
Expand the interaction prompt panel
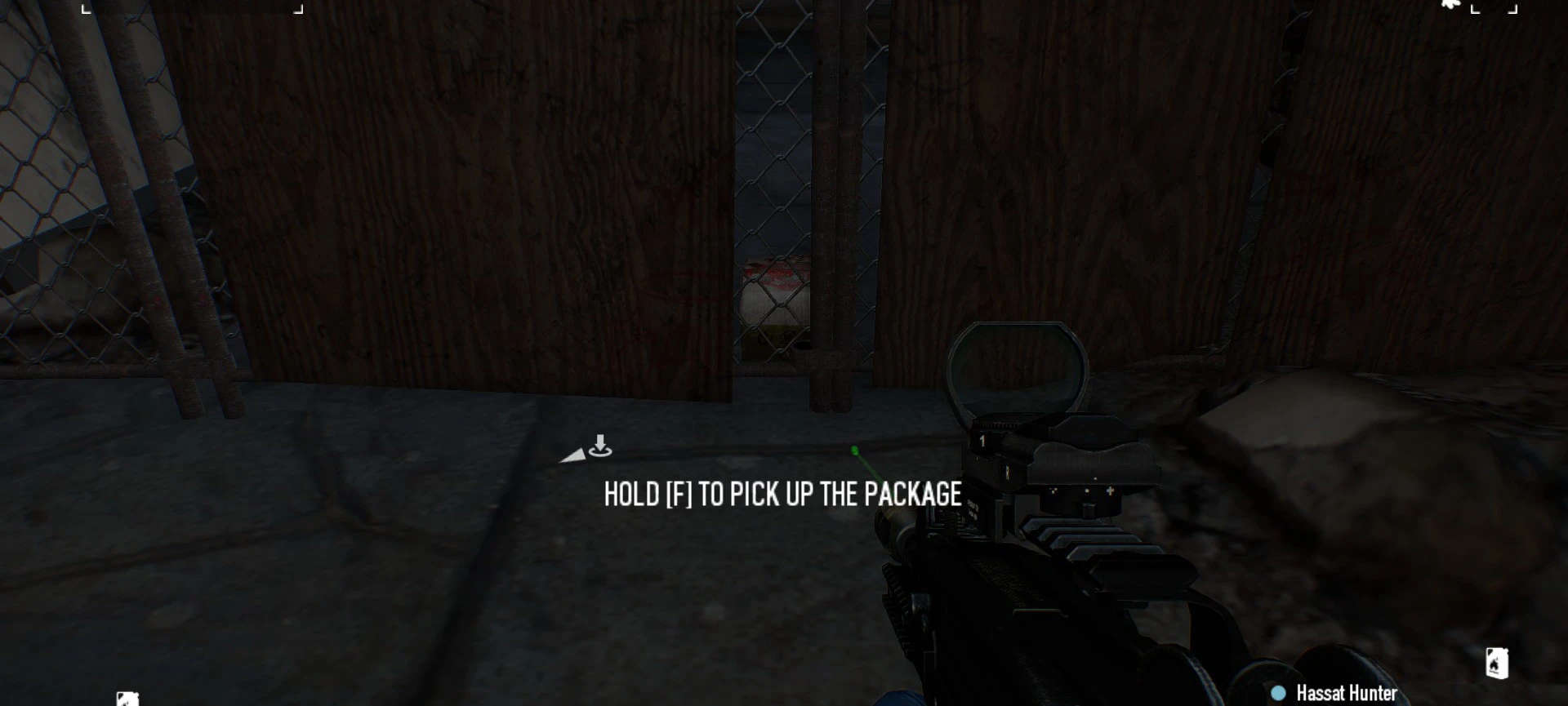point(782,495)
